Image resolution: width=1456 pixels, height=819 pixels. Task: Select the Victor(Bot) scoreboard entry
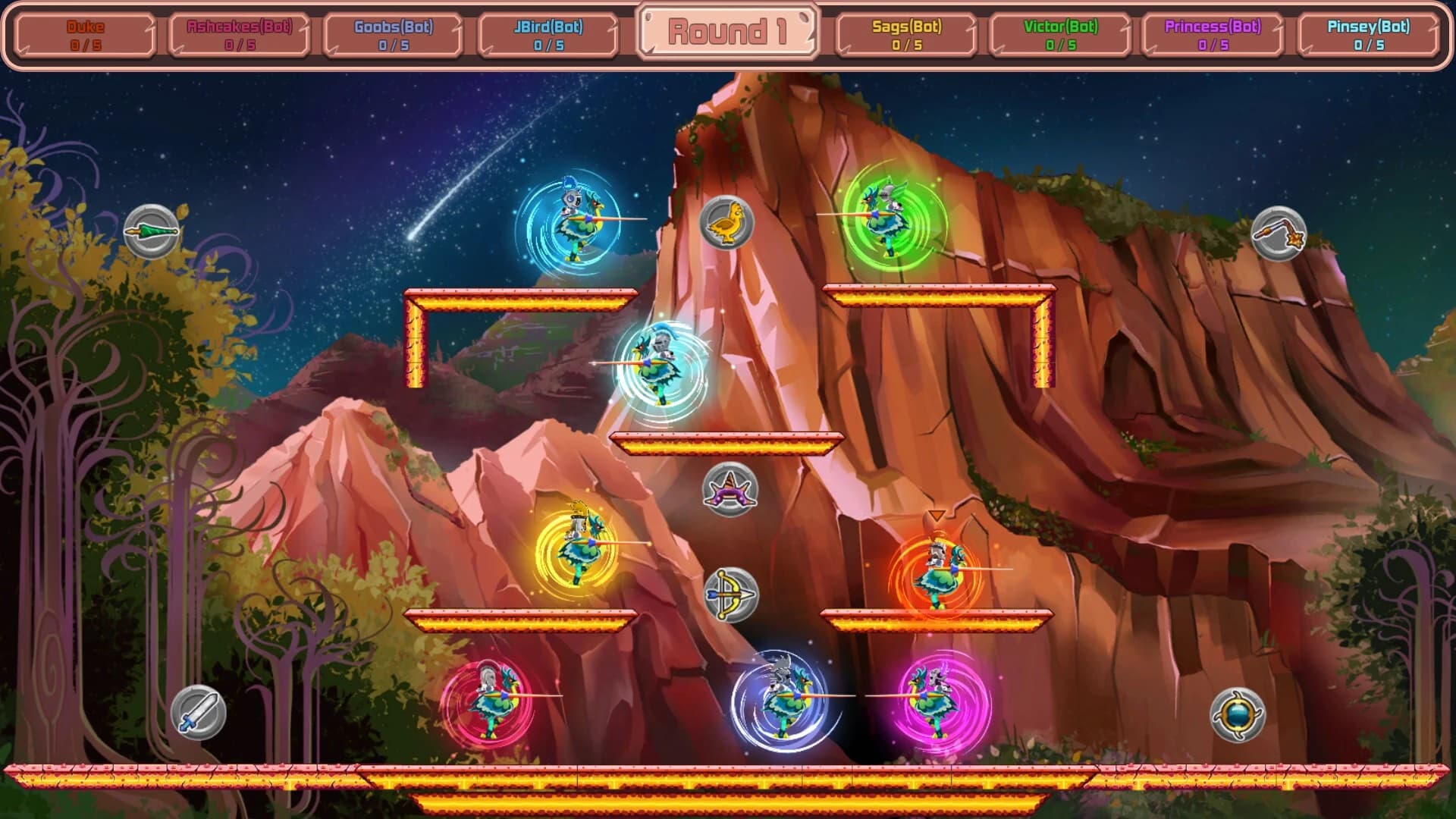(x=1059, y=34)
